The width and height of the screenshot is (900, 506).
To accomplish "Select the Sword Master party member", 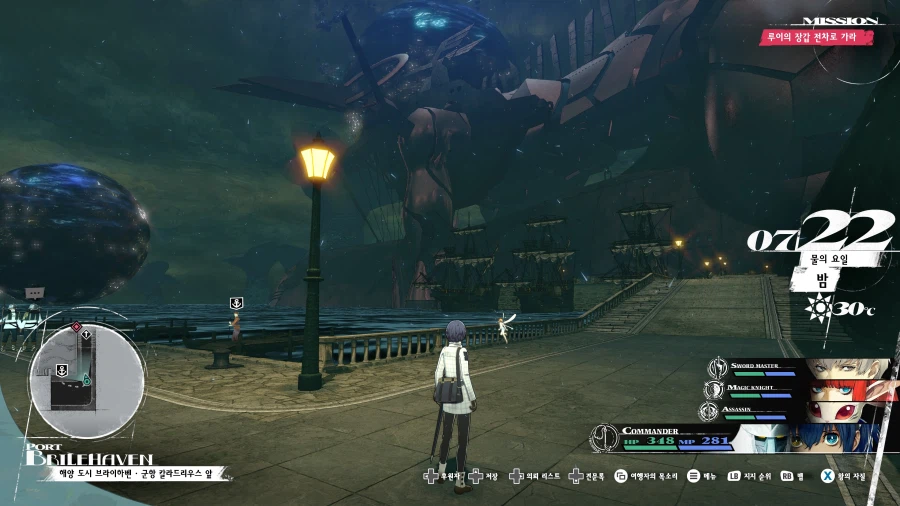I will click(x=800, y=369).
